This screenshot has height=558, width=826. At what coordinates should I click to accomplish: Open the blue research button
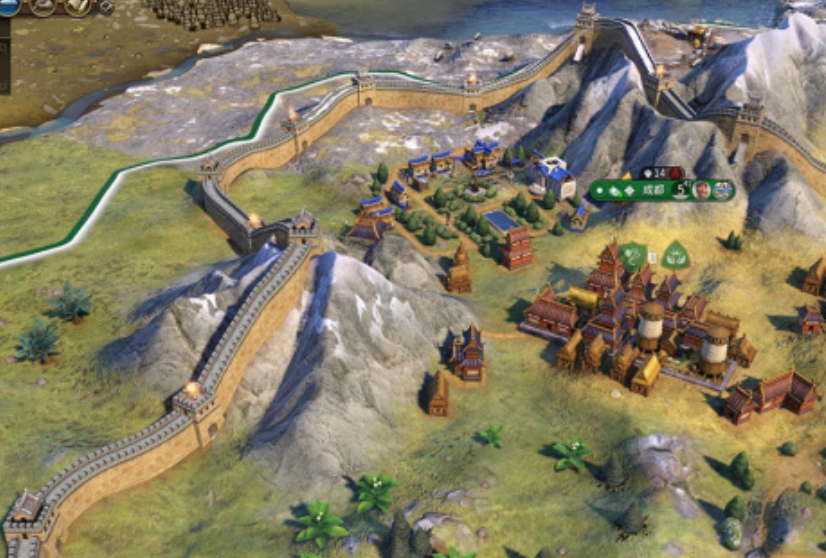(x=10, y=6)
